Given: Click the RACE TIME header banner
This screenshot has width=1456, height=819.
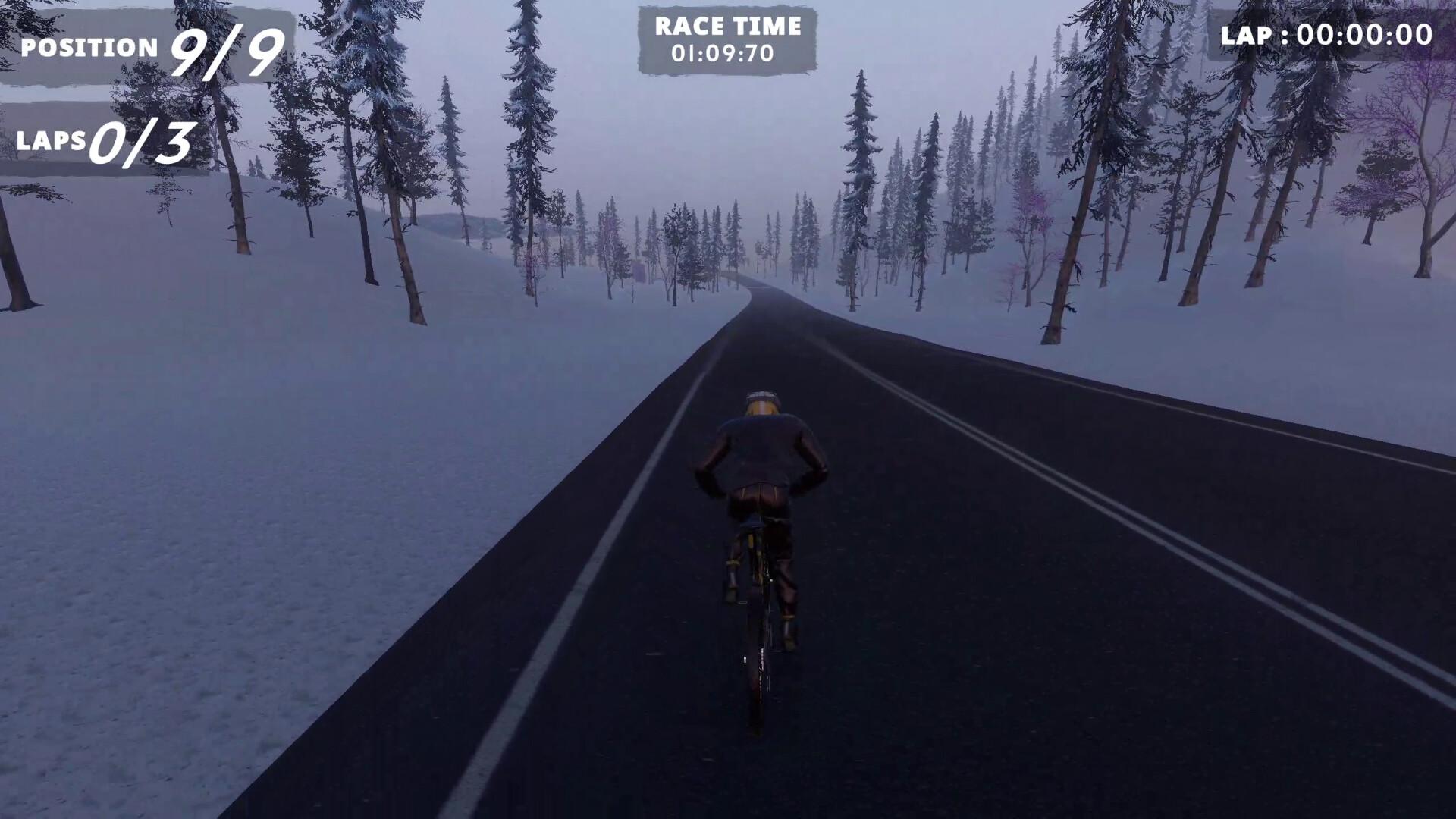Looking at the screenshot, I should [x=728, y=27].
